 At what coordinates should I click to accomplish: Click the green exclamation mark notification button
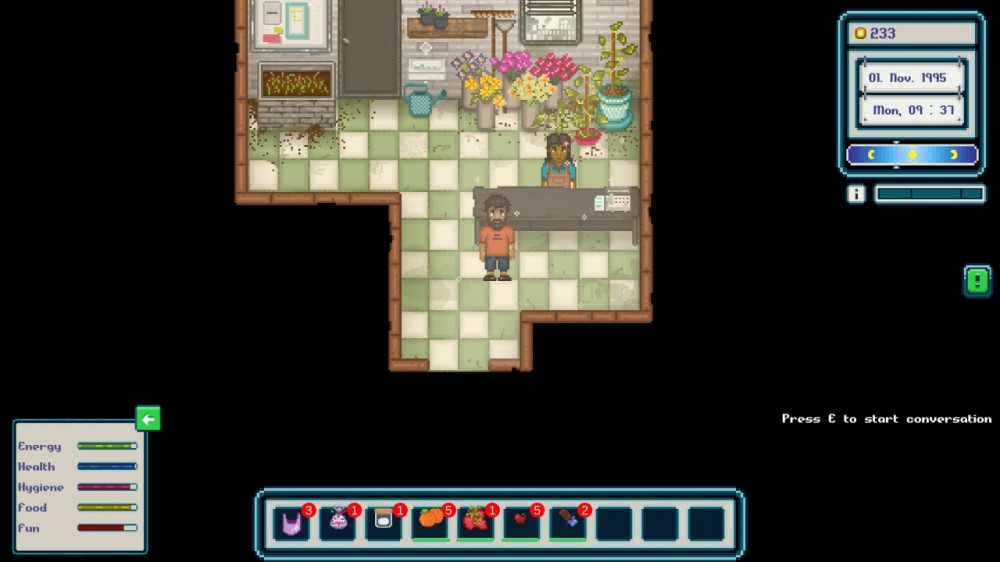(977, 281)
